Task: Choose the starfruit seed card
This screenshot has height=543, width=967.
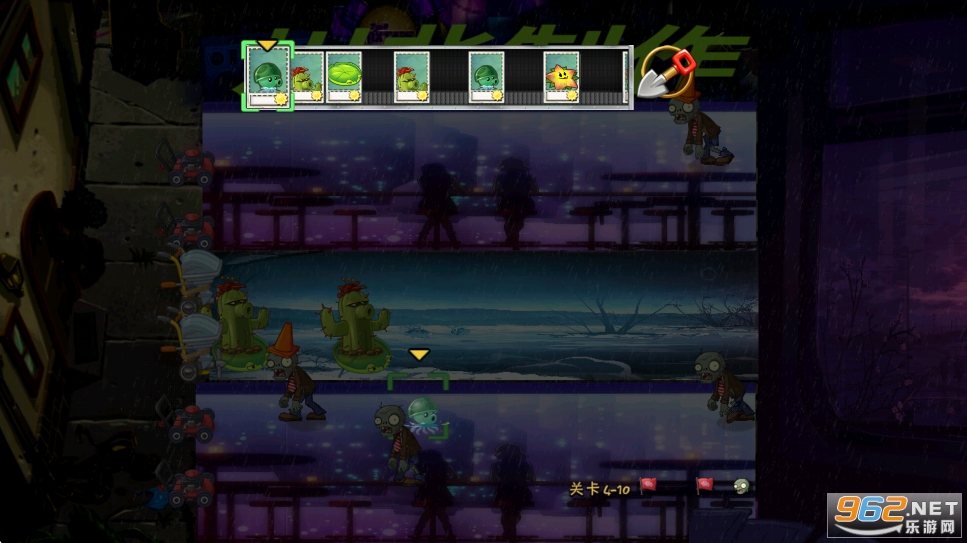Action: [561, 77]
